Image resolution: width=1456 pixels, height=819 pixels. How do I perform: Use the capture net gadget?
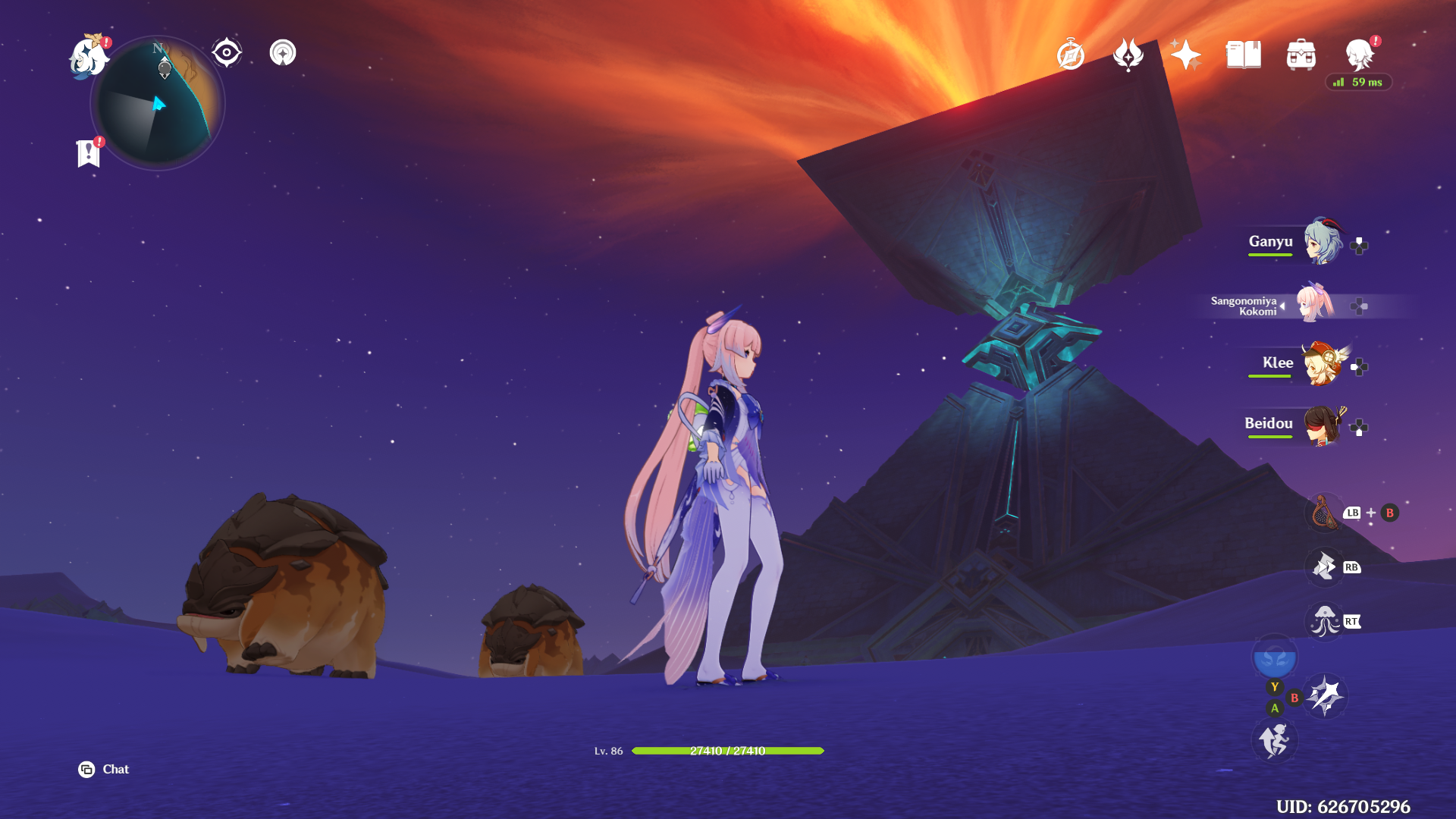pyautogui.click(x=1325, y=513)
